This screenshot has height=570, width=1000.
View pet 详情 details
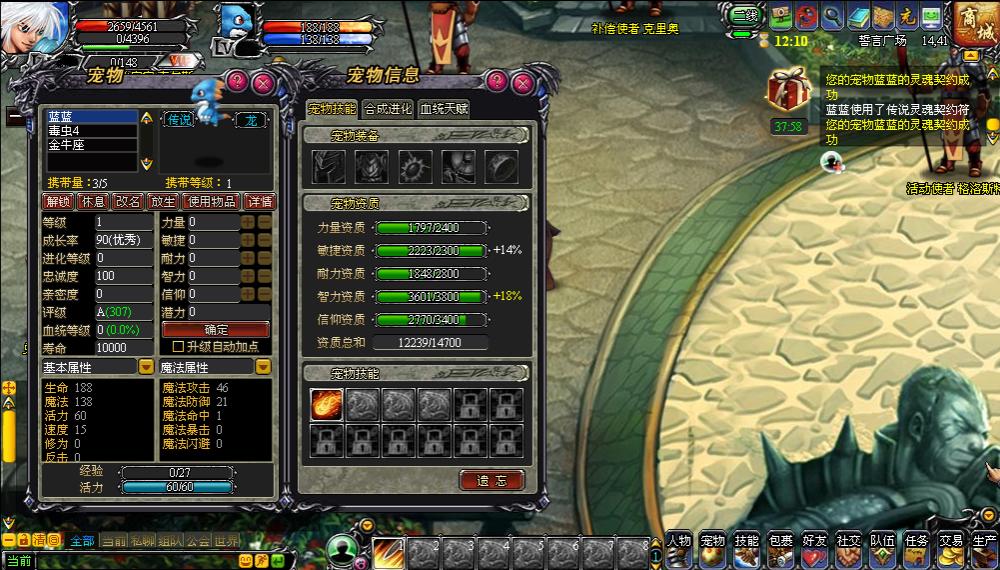click(259, 201)
